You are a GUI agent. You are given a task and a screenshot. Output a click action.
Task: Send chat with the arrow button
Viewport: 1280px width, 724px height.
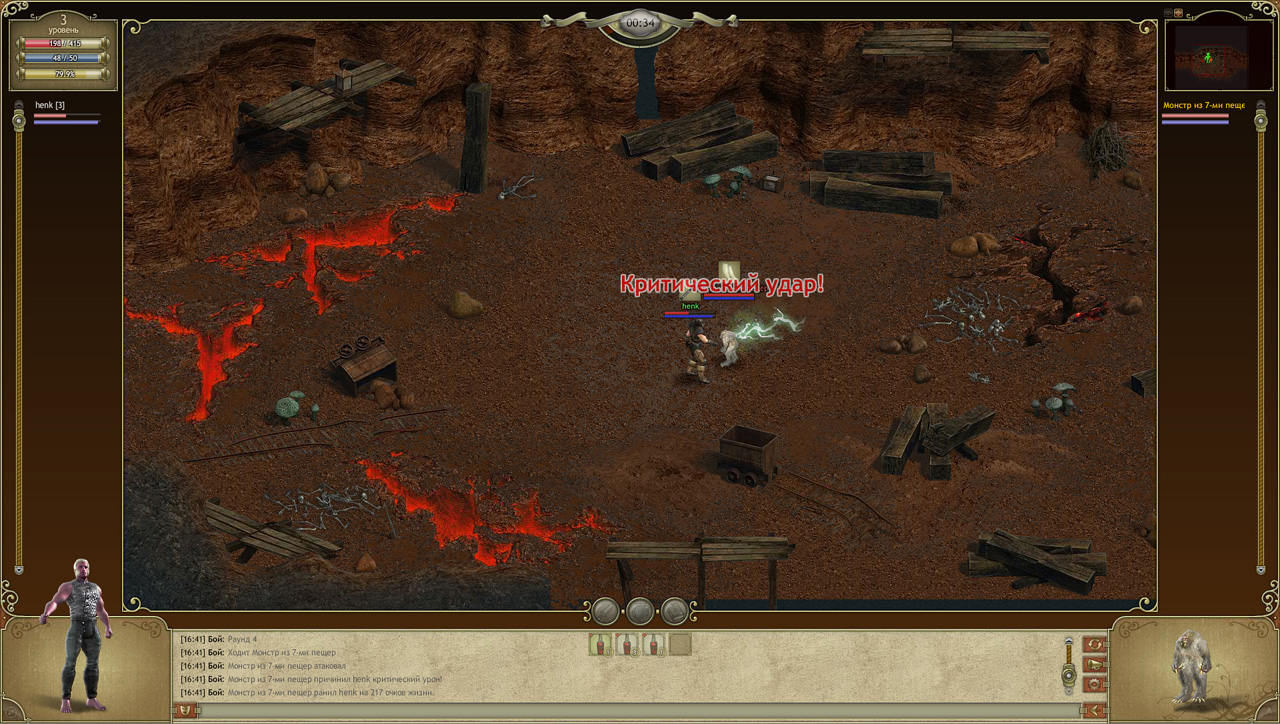coord(1095,710)
